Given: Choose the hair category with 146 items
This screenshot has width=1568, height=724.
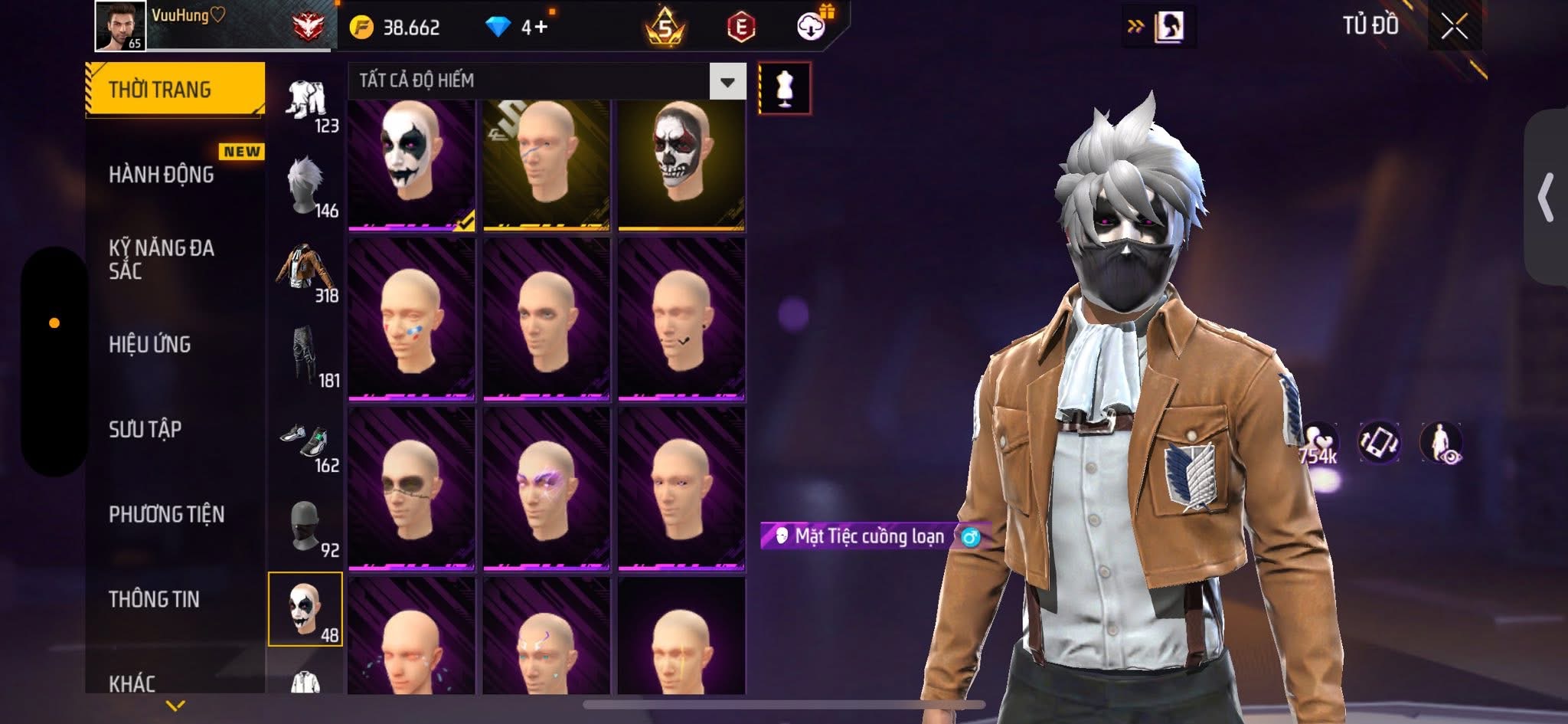Looking at the screenshot, I should [x=306, y=187].
